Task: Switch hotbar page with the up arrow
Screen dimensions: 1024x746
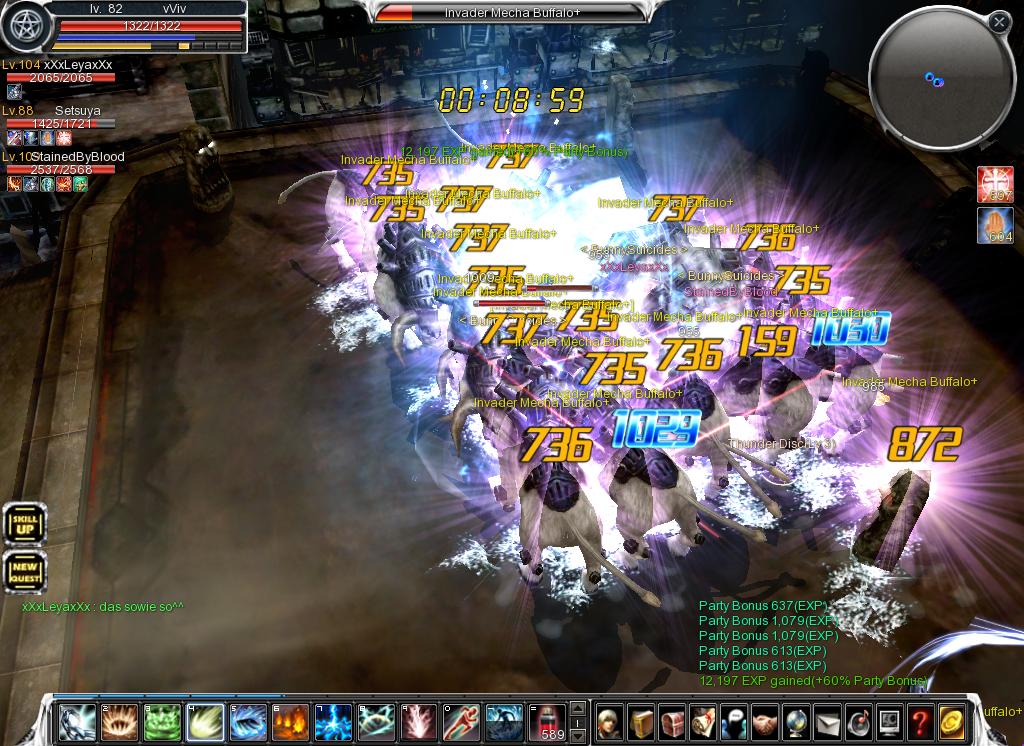Action: click(577, 711)
